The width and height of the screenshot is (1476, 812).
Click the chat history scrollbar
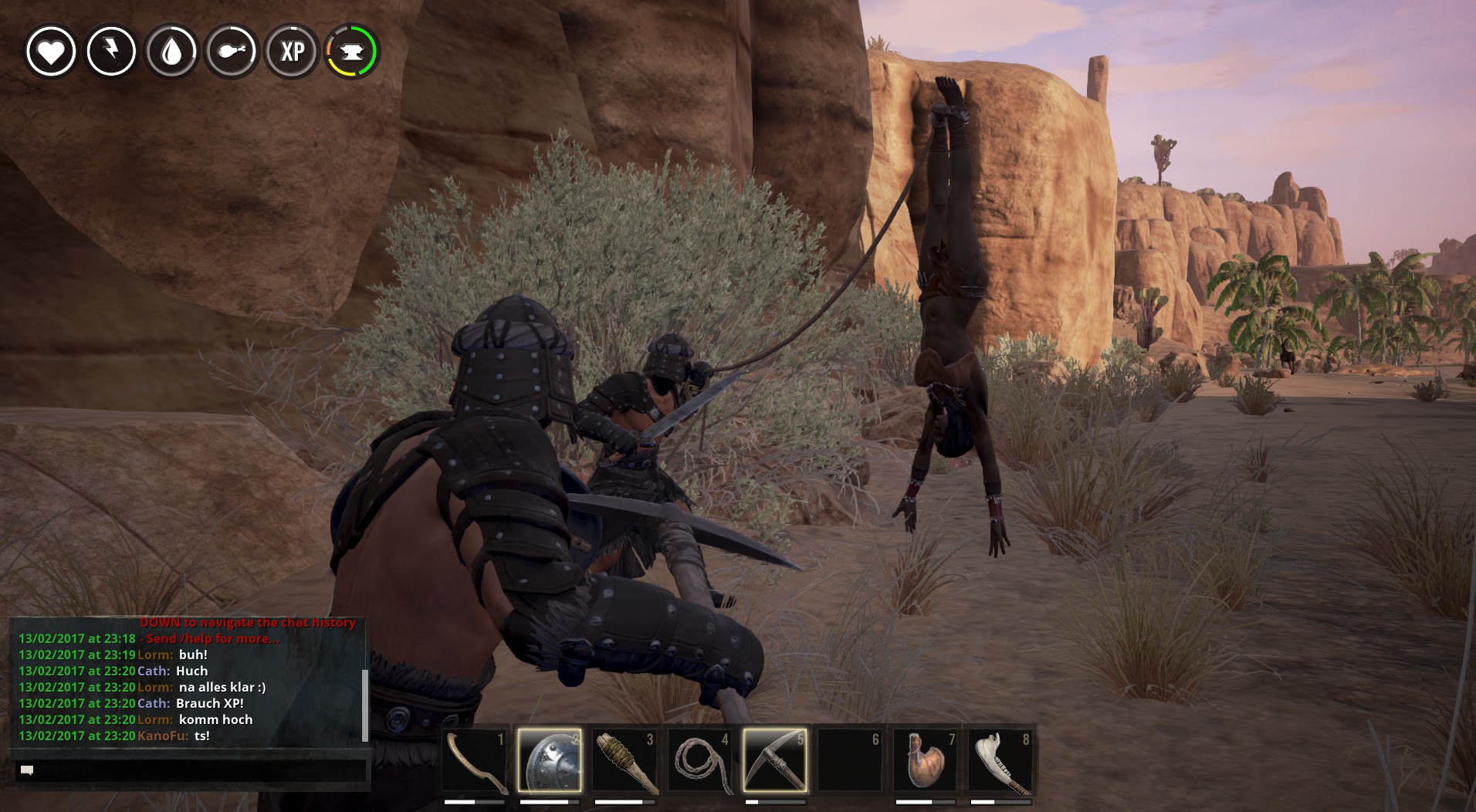(x=364, y=704)
